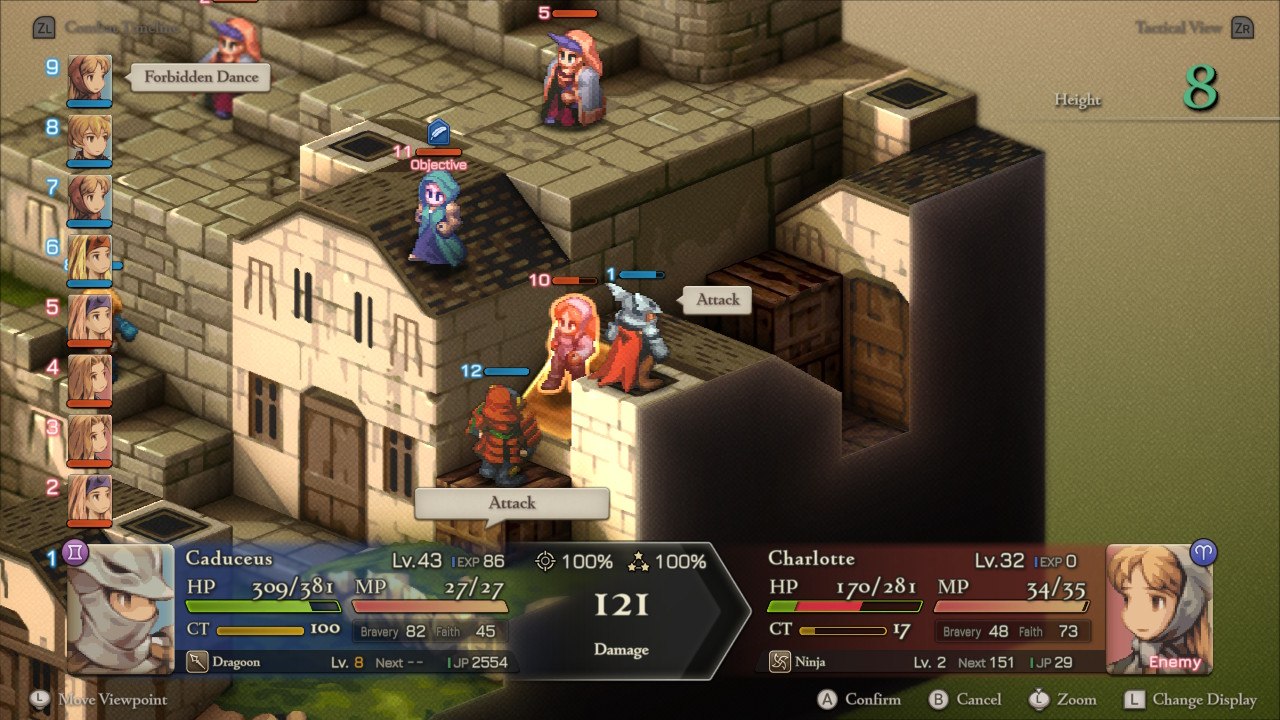
Task: Choose turn order portrait numbered 8
Action: [89, 139]
